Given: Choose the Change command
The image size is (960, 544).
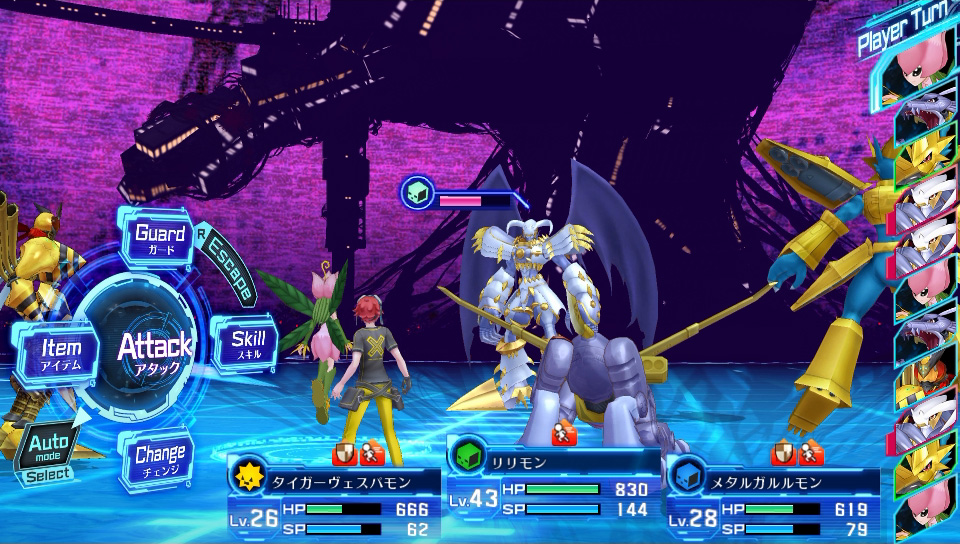Looking at the screenshot, I should 159,460.
